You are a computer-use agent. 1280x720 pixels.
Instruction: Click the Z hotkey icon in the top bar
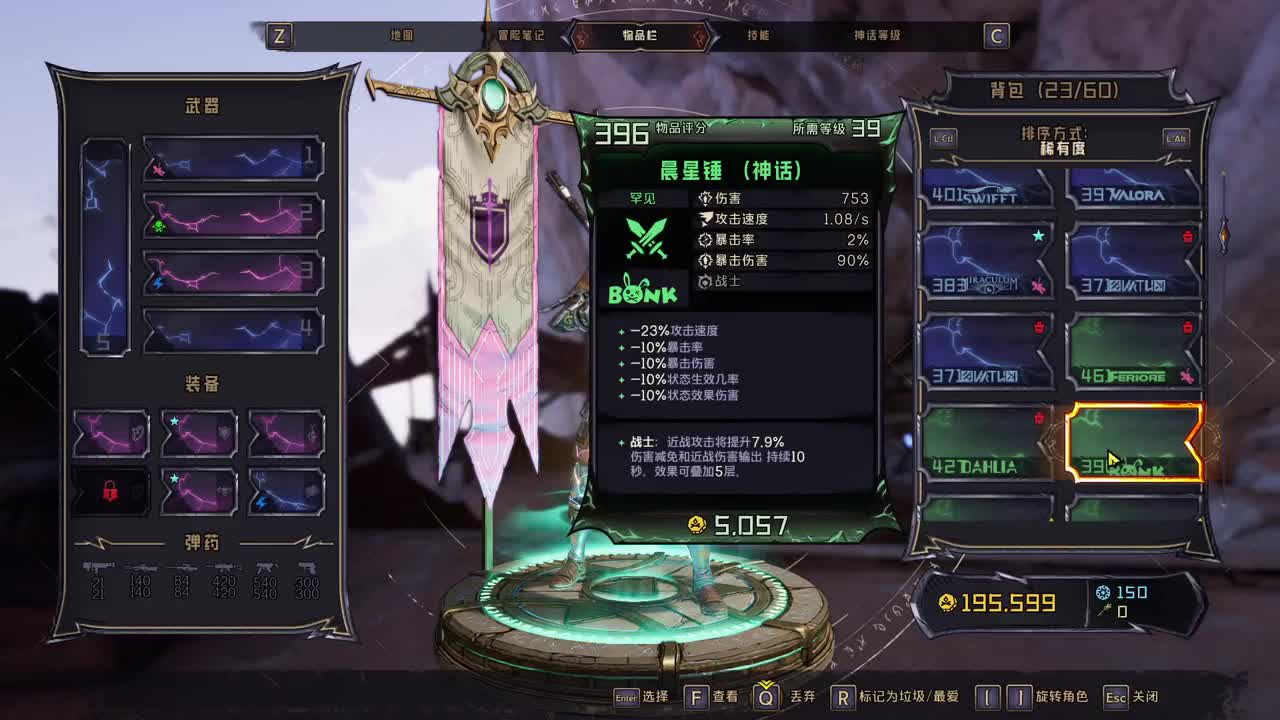coord(279,36)
